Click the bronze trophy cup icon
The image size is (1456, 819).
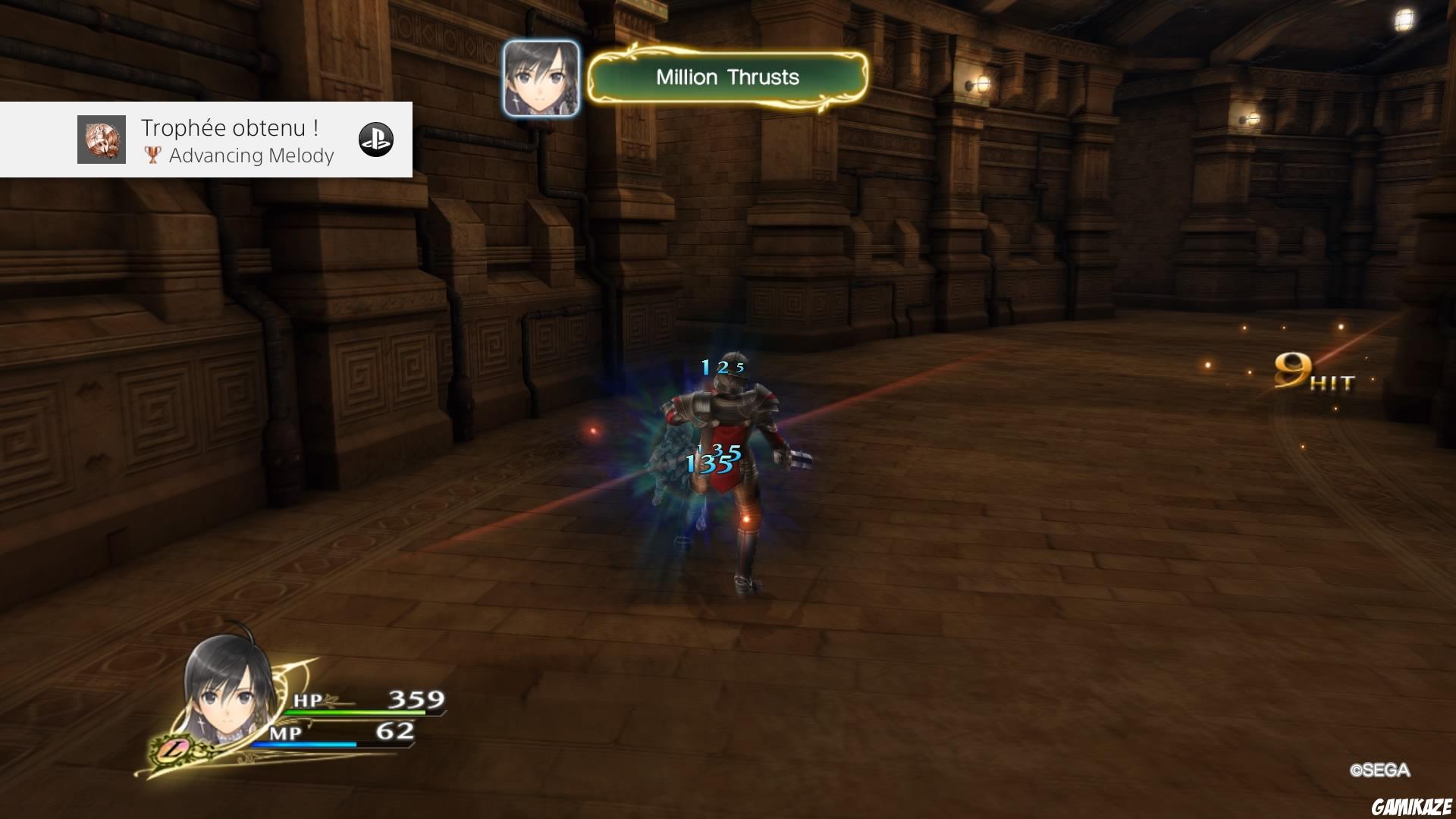(152, 155)
